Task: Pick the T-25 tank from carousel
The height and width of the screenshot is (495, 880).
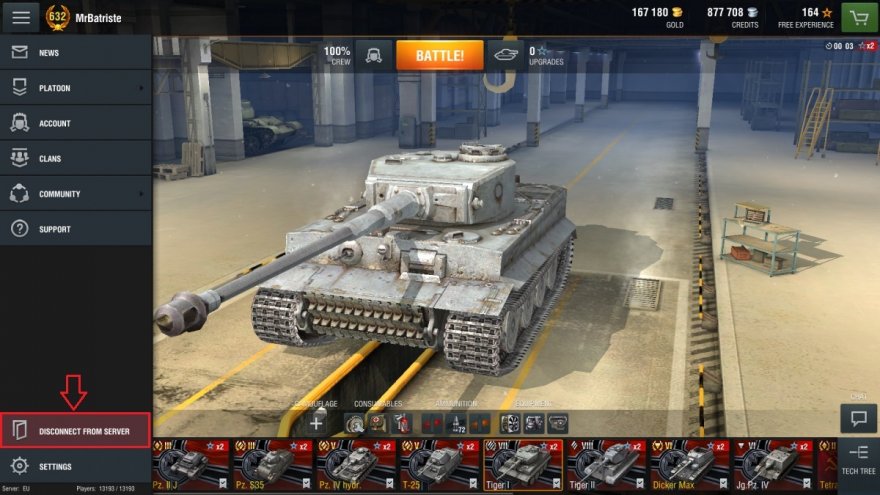Action: pyautogui.click(x=440, y=464)
